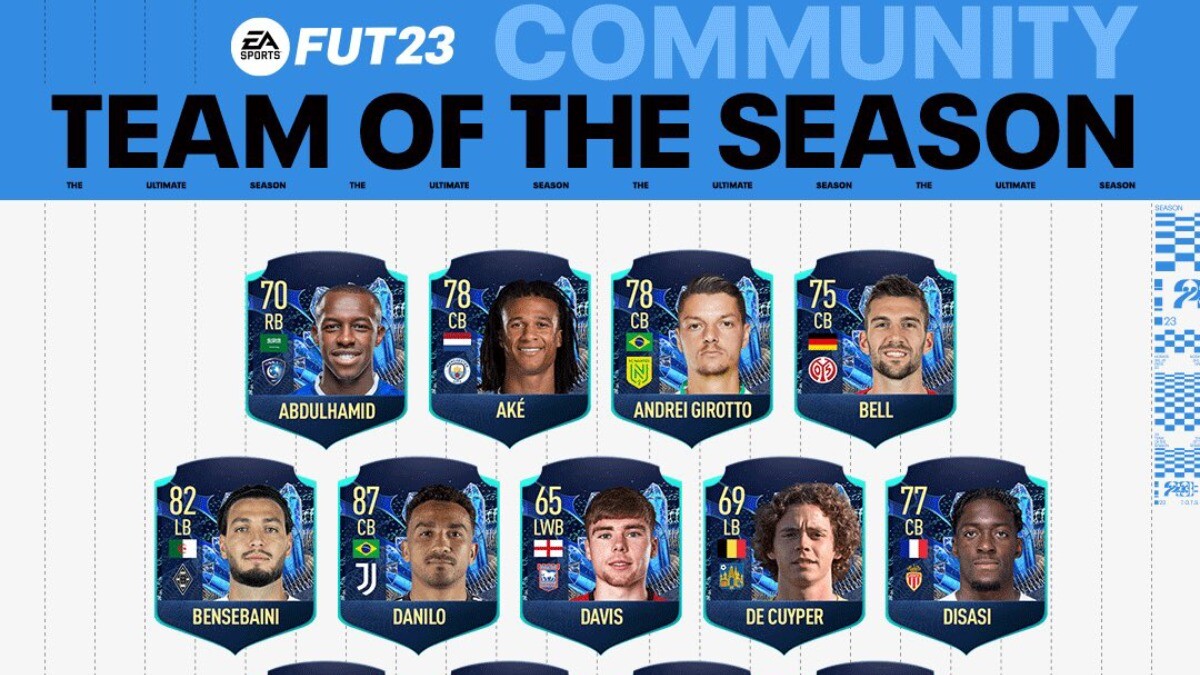The image size is (1200, 675).
Task: Select the De Cuyper 69 LB card
Action: click(784, 554)
